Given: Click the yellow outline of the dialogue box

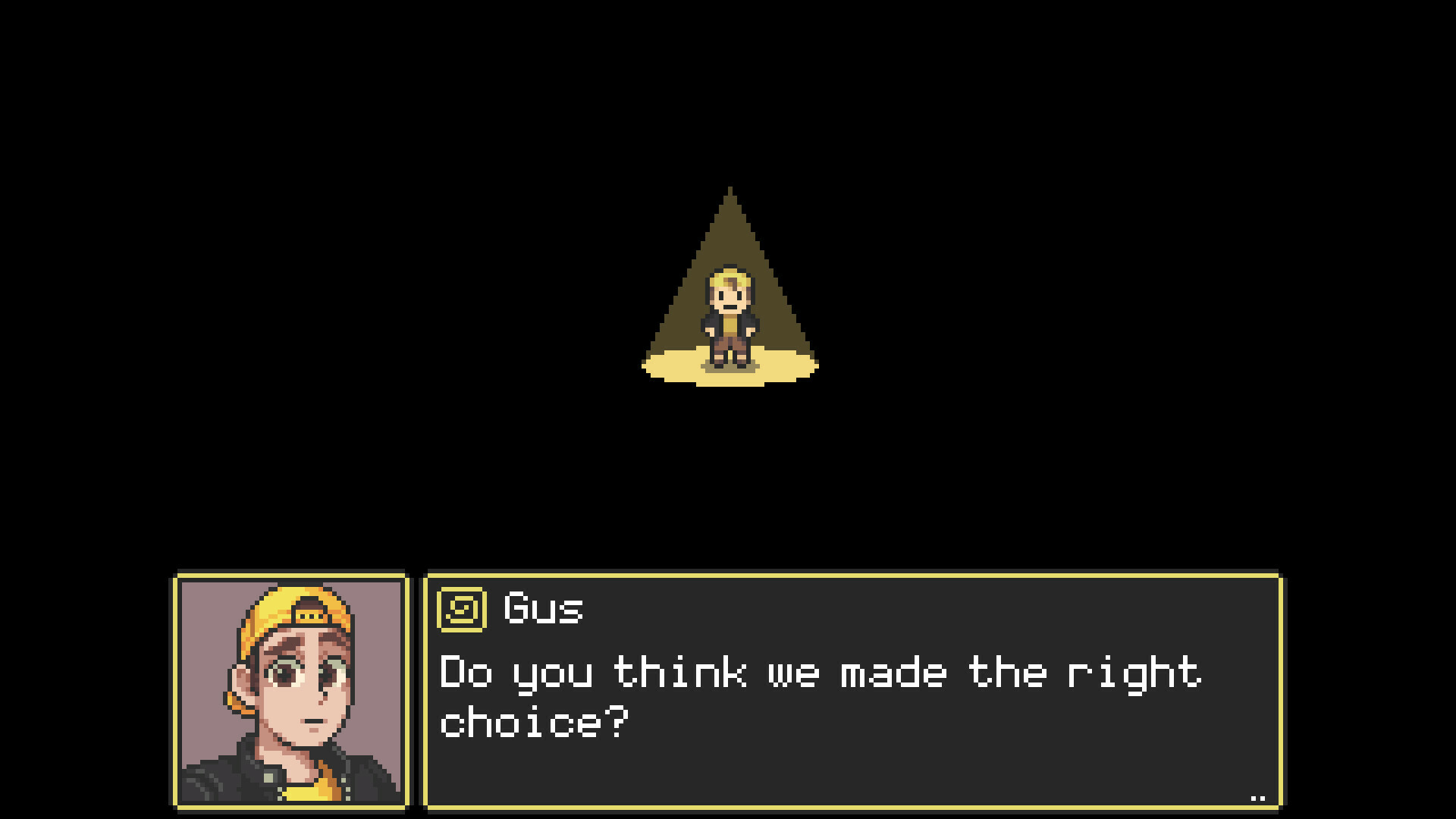Looking at the screenshot, I should pyautogui.click(x=834, y=576).
